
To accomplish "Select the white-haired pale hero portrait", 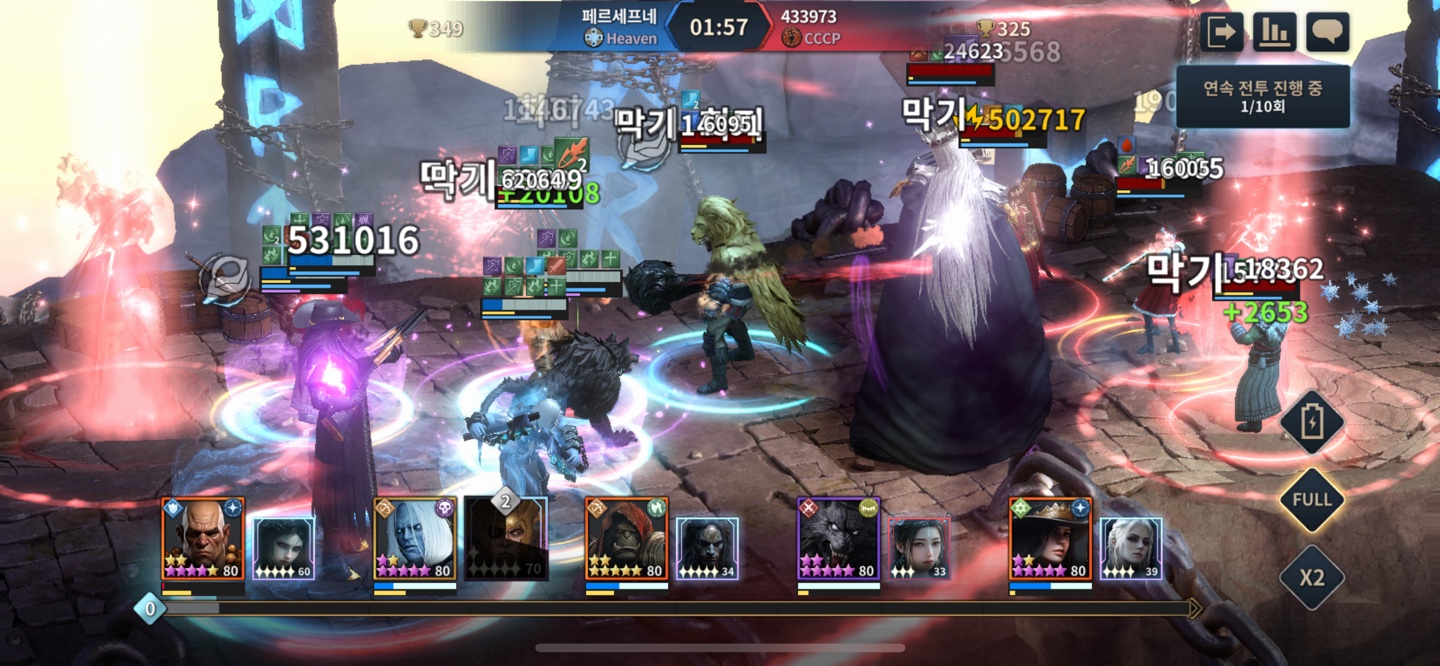I will (x=415, y=539).
